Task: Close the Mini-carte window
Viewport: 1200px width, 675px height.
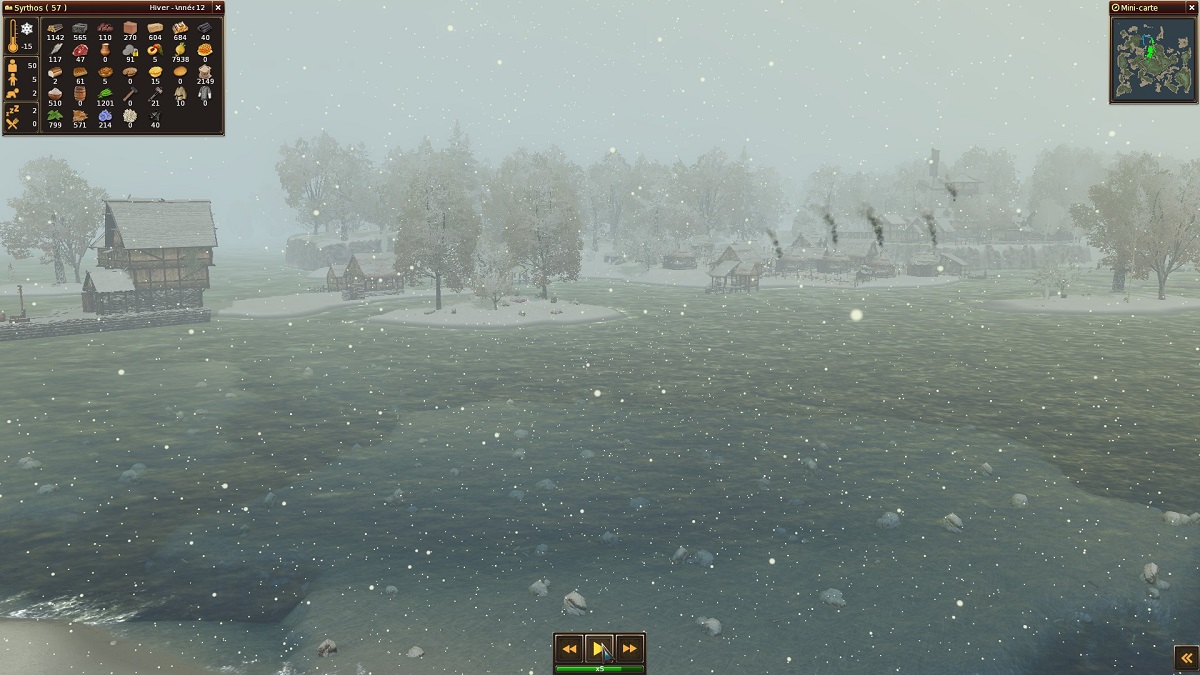Action: (1190, 7)
